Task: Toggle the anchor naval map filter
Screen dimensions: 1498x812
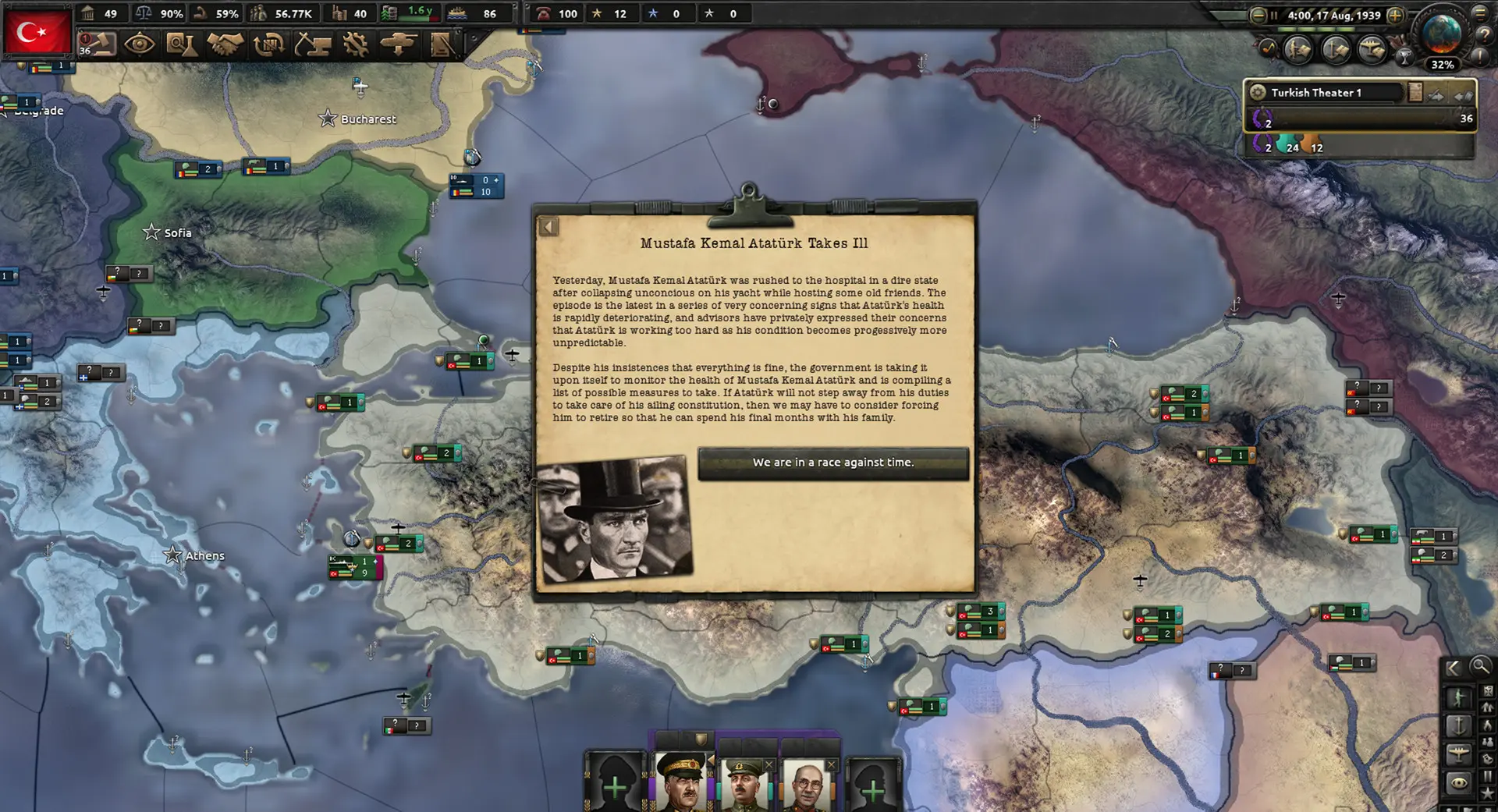Action: [1460, 725]
